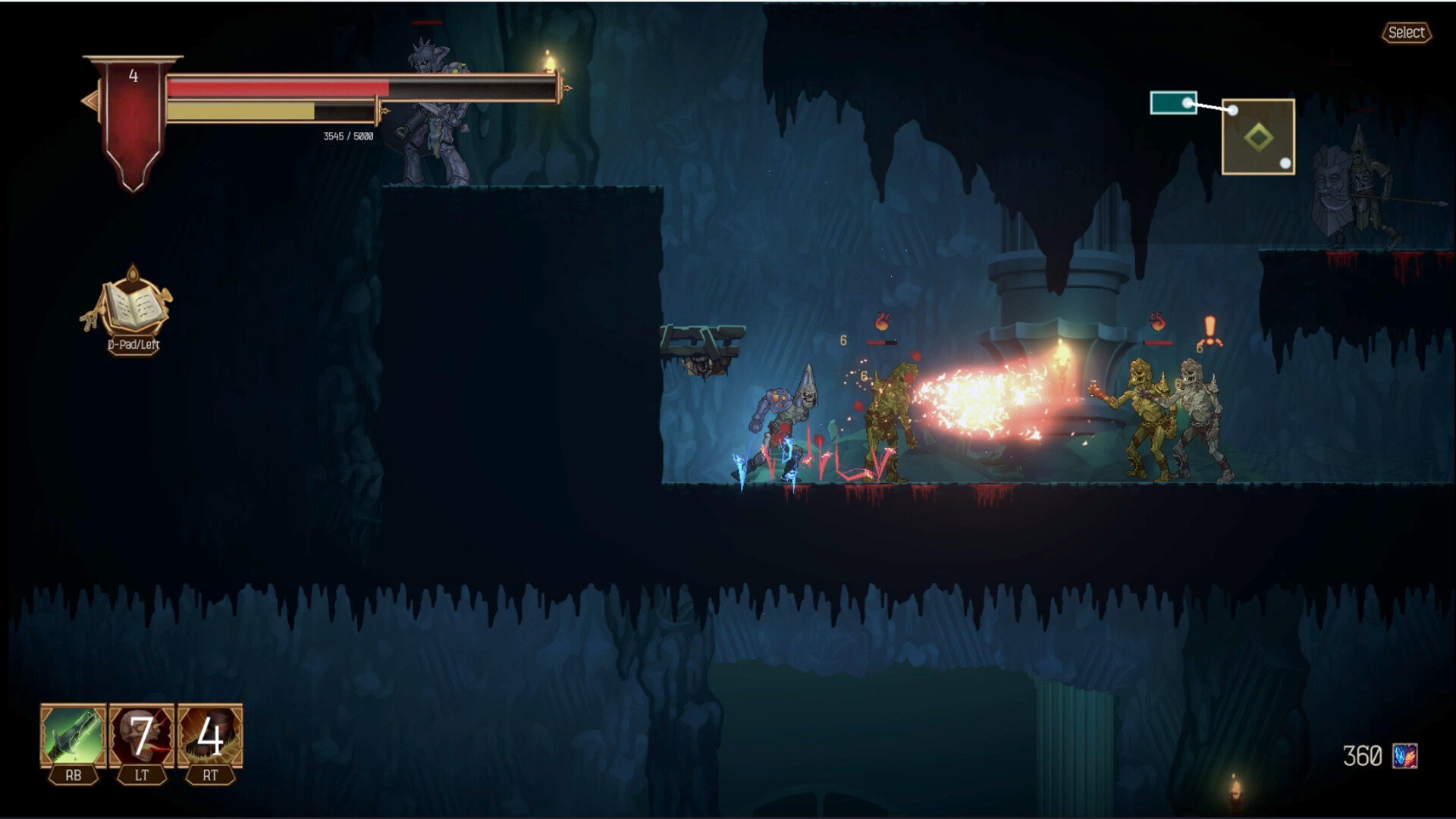Image resolution: width=1456 pixels, height=819 pixels.
Task: Click the yellow stamina bar below the health bar
Action: point(243,111)
